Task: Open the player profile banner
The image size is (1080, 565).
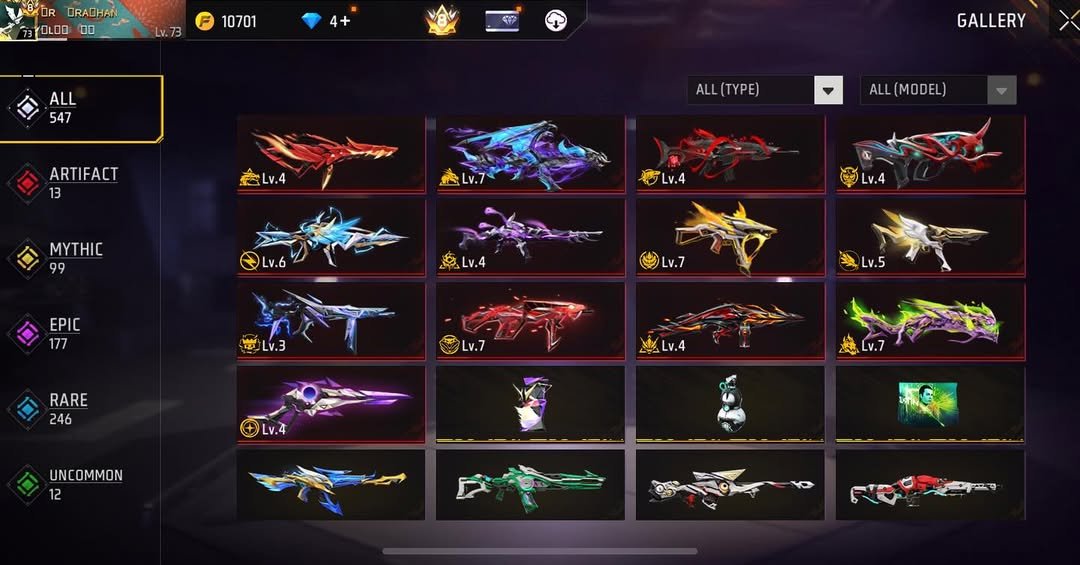Action: click(92, 20)
